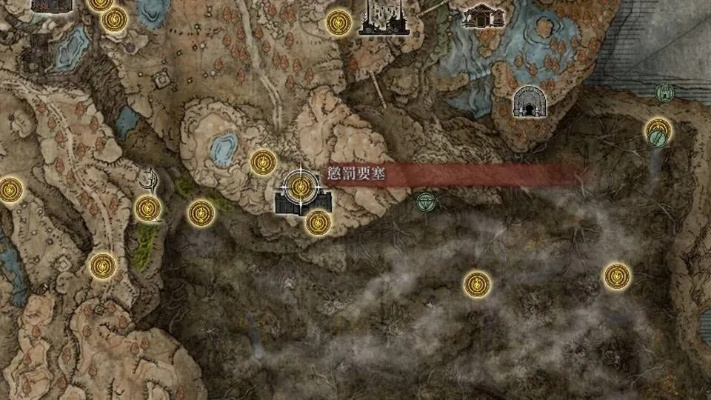Viewport: 711px width, 400px height.
Task: Click the dark spired ruins icon
Action: pyautogui.click(x=384, y=17)
